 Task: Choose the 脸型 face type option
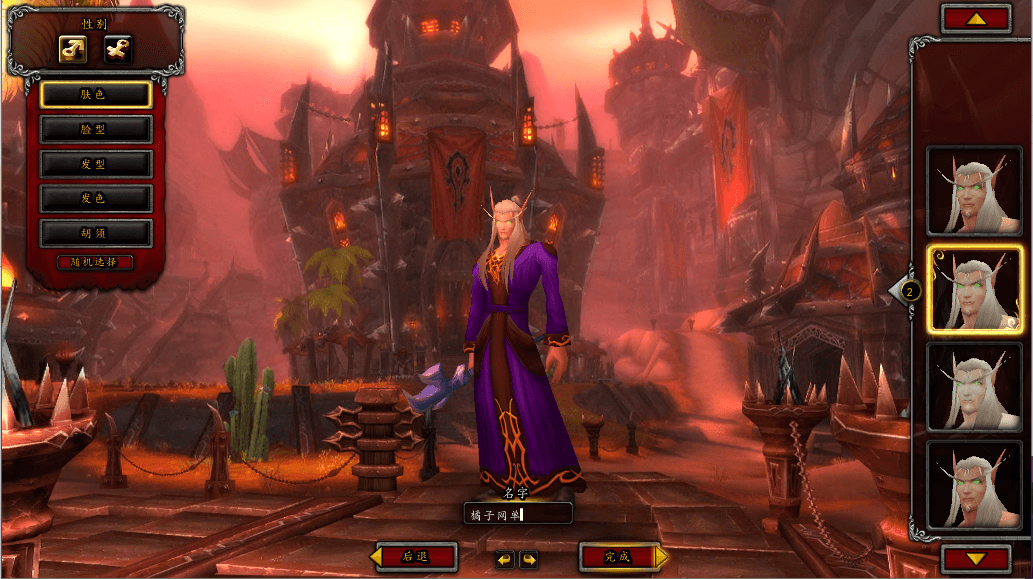(96, 129)
